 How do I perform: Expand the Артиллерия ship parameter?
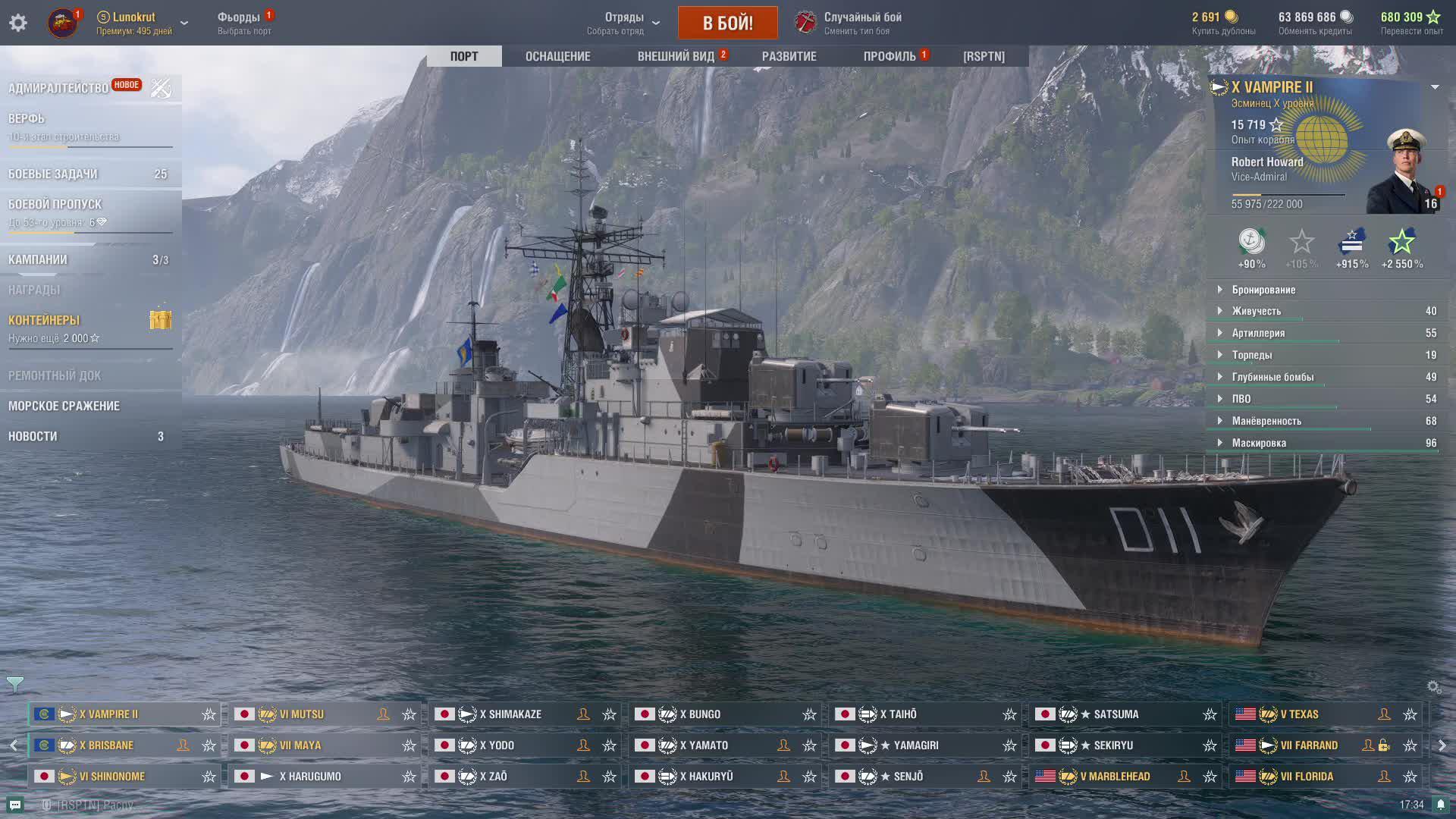tap(1258, 333)
